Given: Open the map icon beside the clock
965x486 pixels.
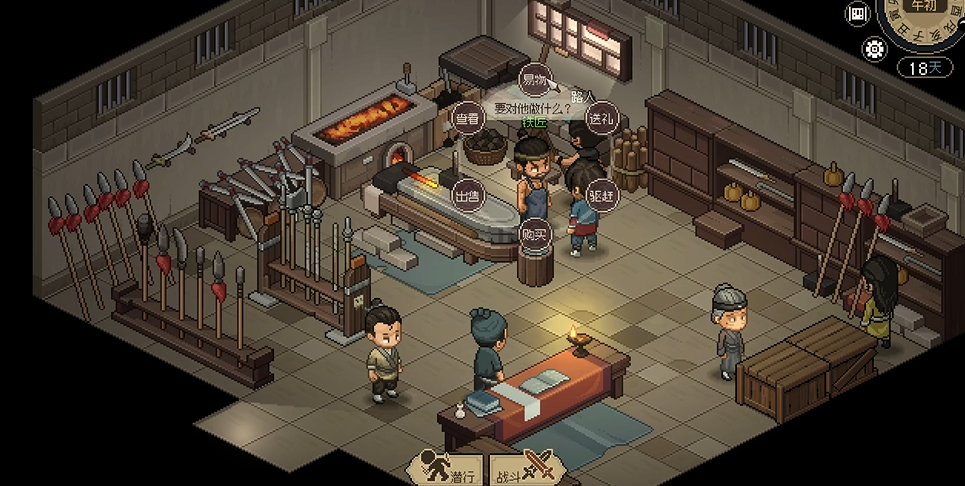Looking at the screenshot, I should point(858,14).
